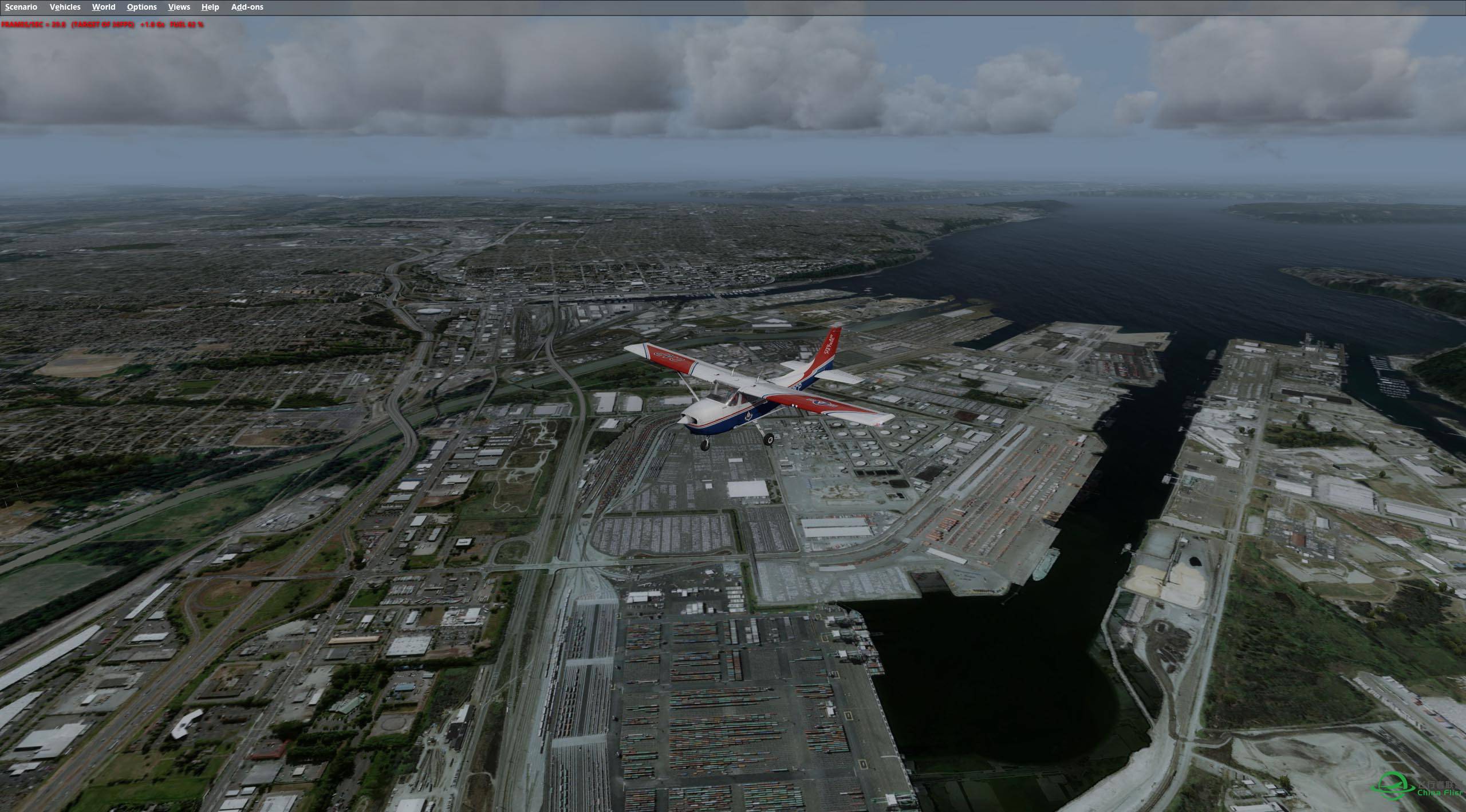Select the Help menu
The height and width of the screenshot is (812, 1466).
click(210, 7)
